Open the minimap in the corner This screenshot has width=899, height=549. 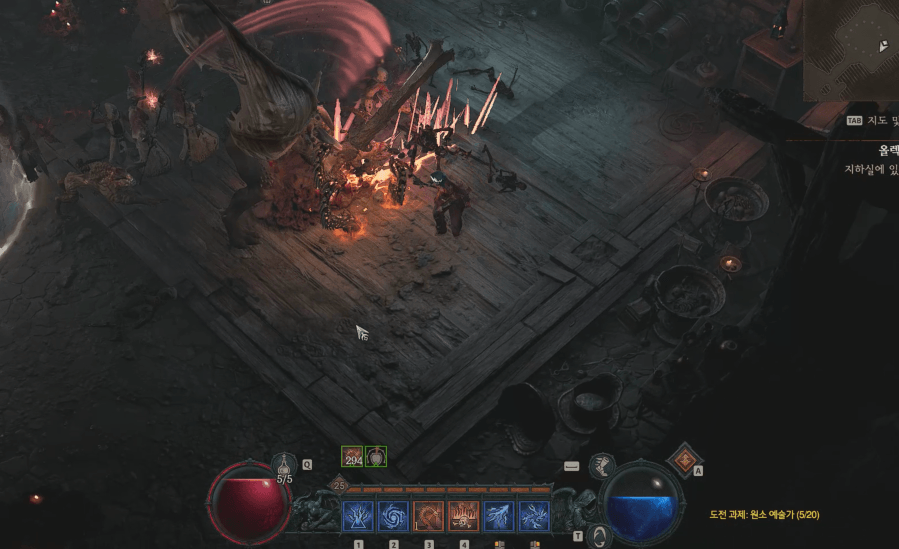pos(851,50)
